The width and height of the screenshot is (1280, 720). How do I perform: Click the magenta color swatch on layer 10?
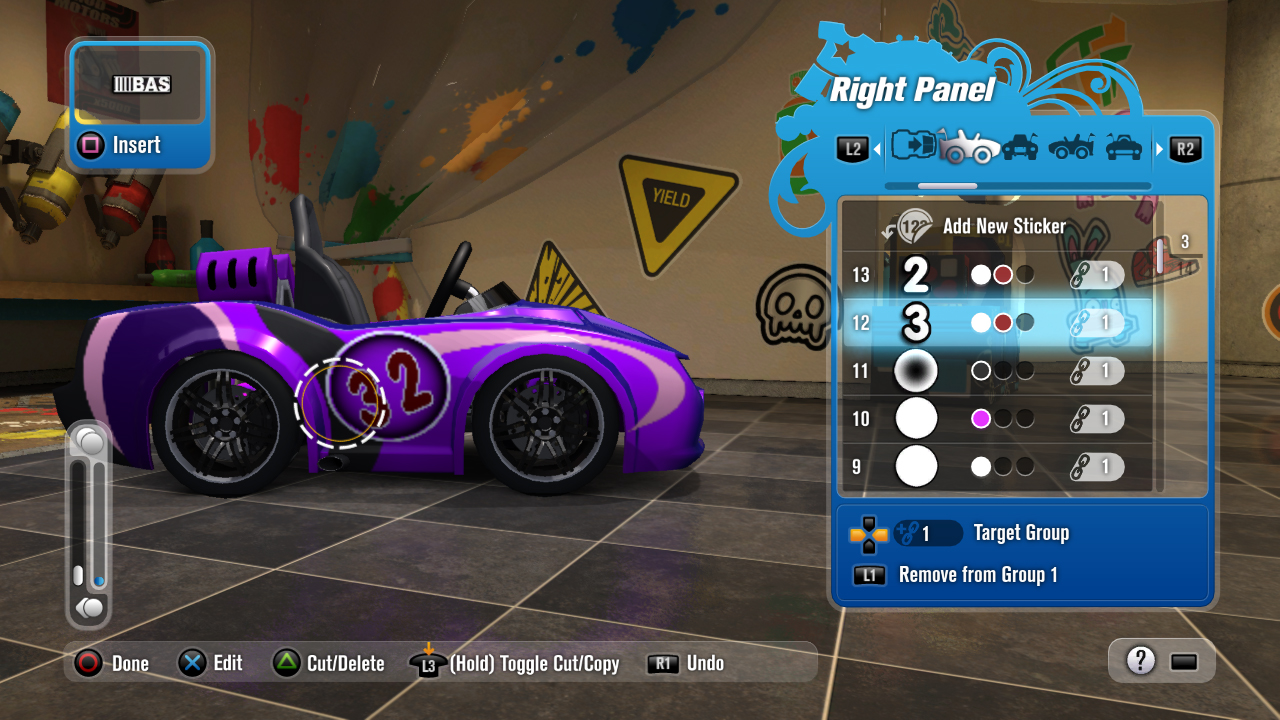pyautogui.click(x=981, y=419)
